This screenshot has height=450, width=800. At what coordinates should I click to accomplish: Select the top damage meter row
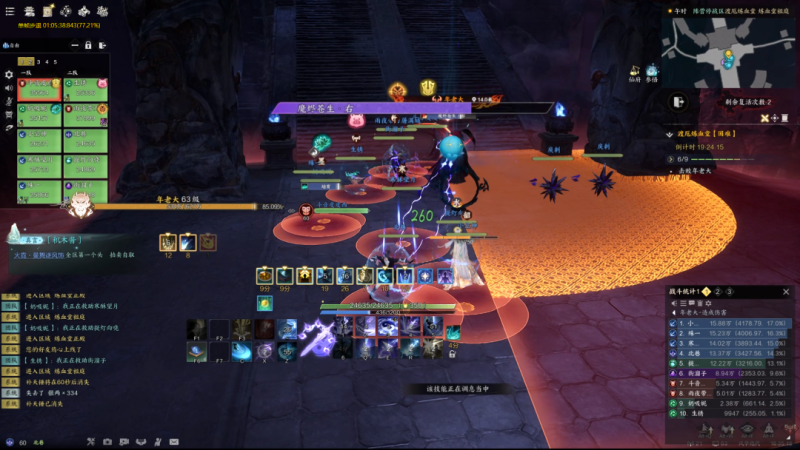pyautogui.click(x=730, y=324)
